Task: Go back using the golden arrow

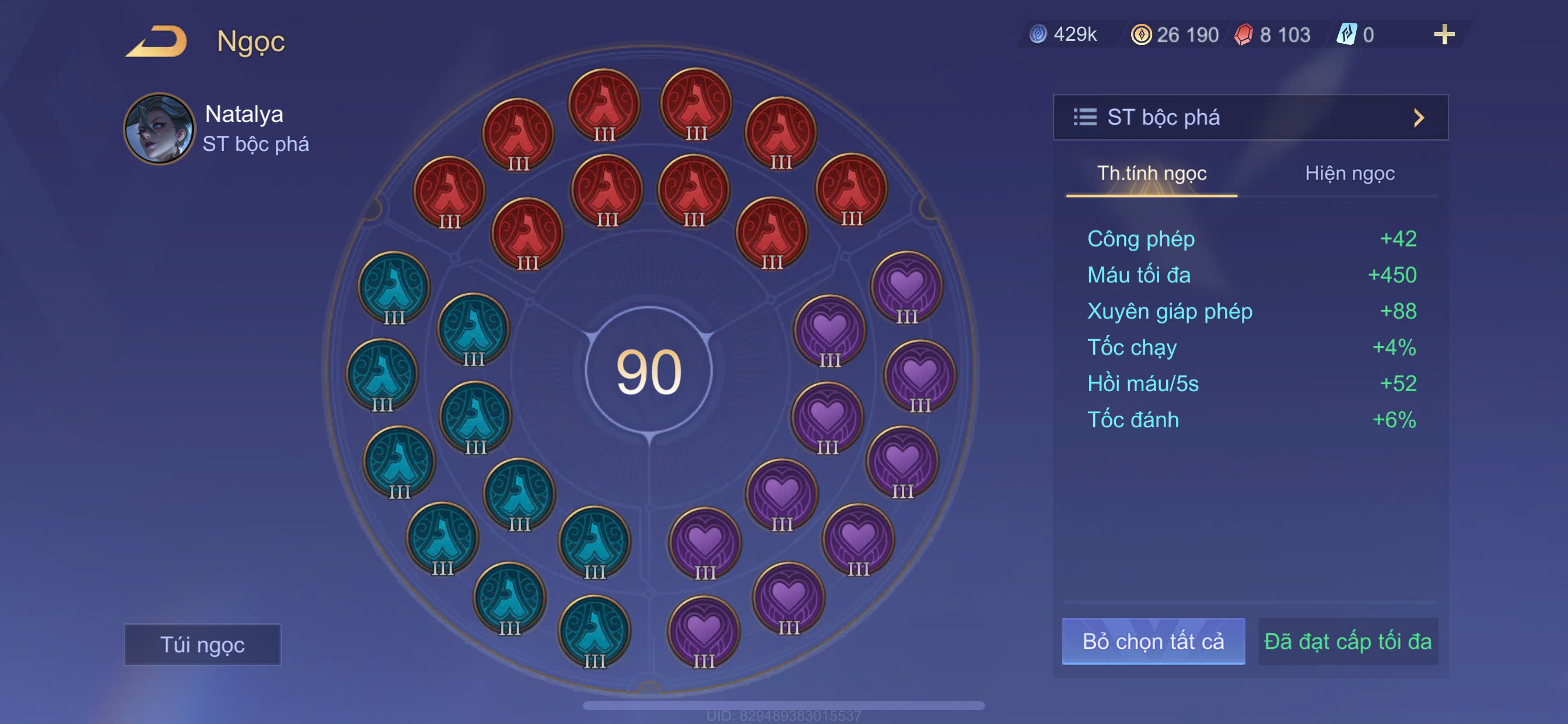Action: pyautogui.click(x=157, y=41)
